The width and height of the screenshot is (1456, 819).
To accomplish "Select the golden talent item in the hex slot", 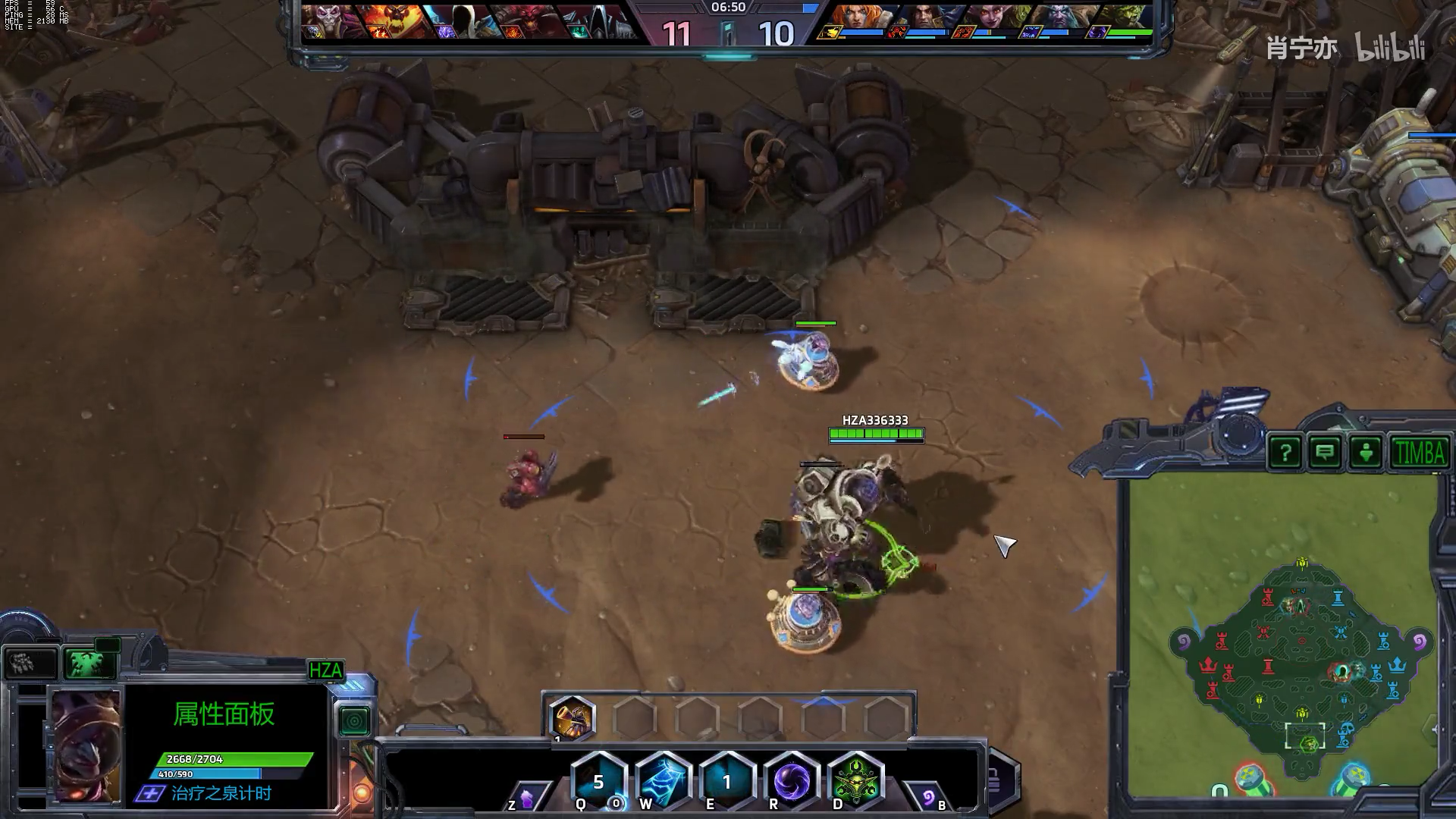I will click(571, 717).
